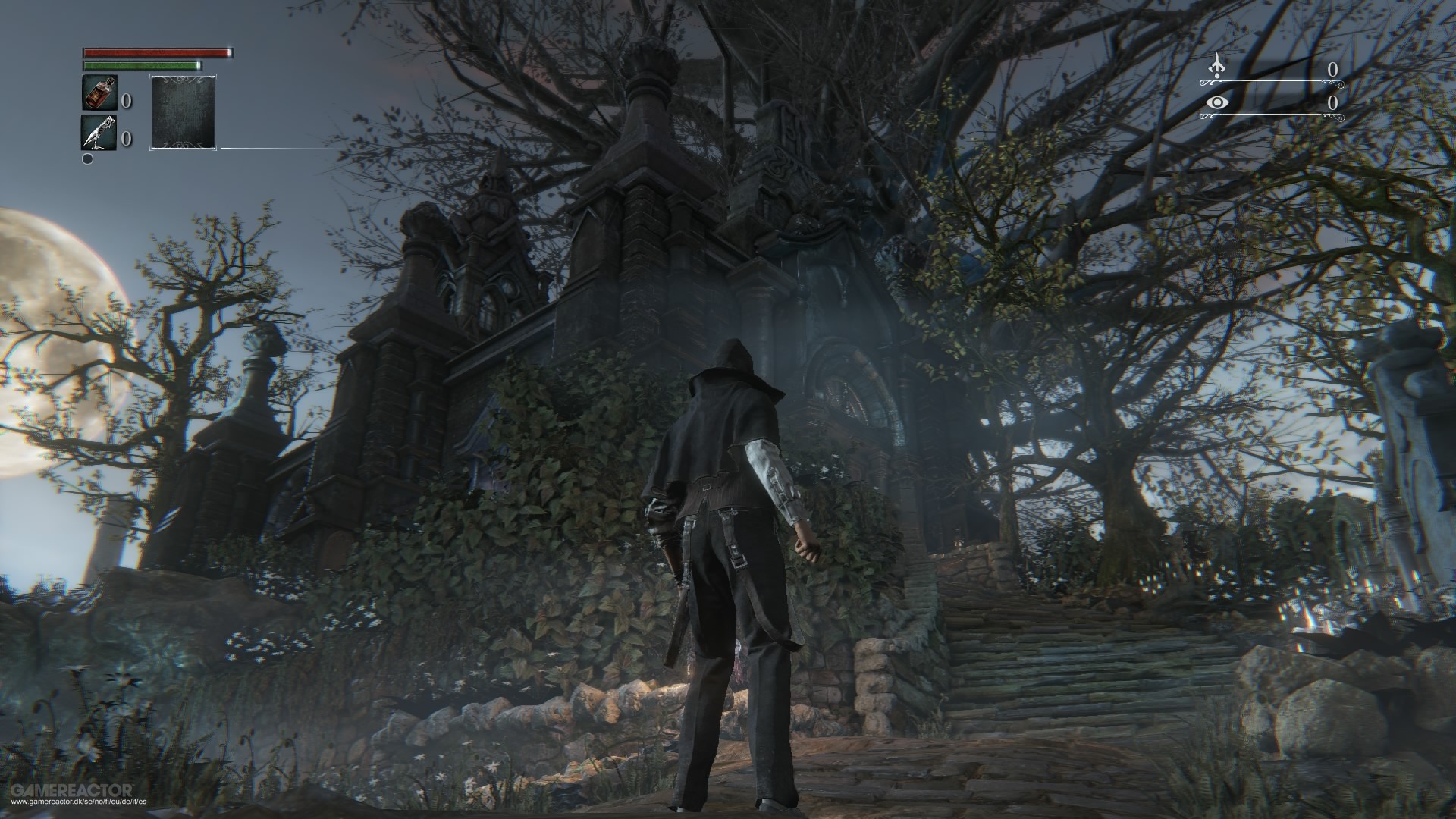This screenshot has height=819, width=1456.
Task: Click the Insight eye icon top right
Action: (x=1218, y=102)
